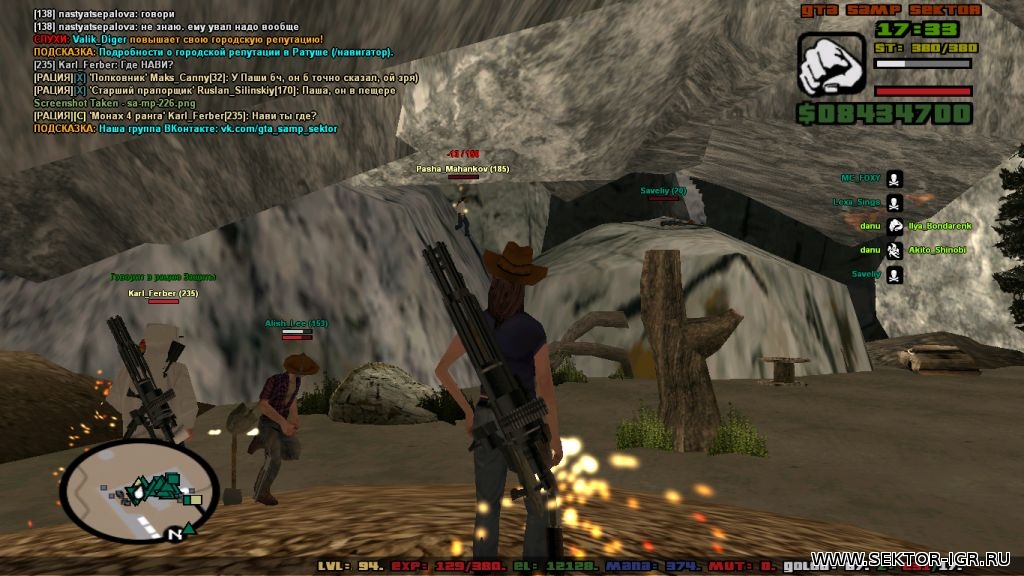
Task: Click the north N marker on the radar
Action: (175, 534)
